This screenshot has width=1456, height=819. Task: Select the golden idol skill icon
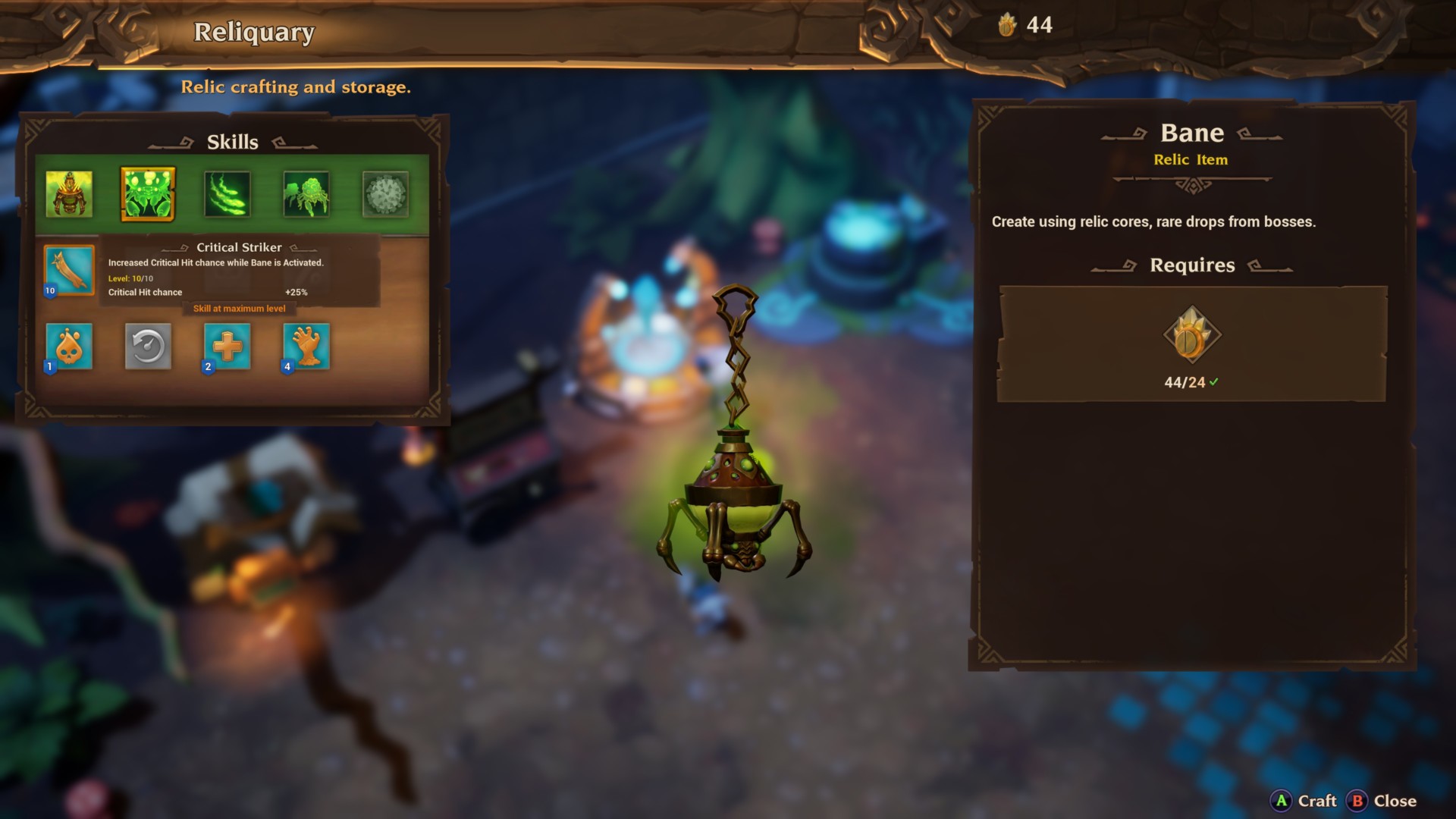click(x=70, y=194)
